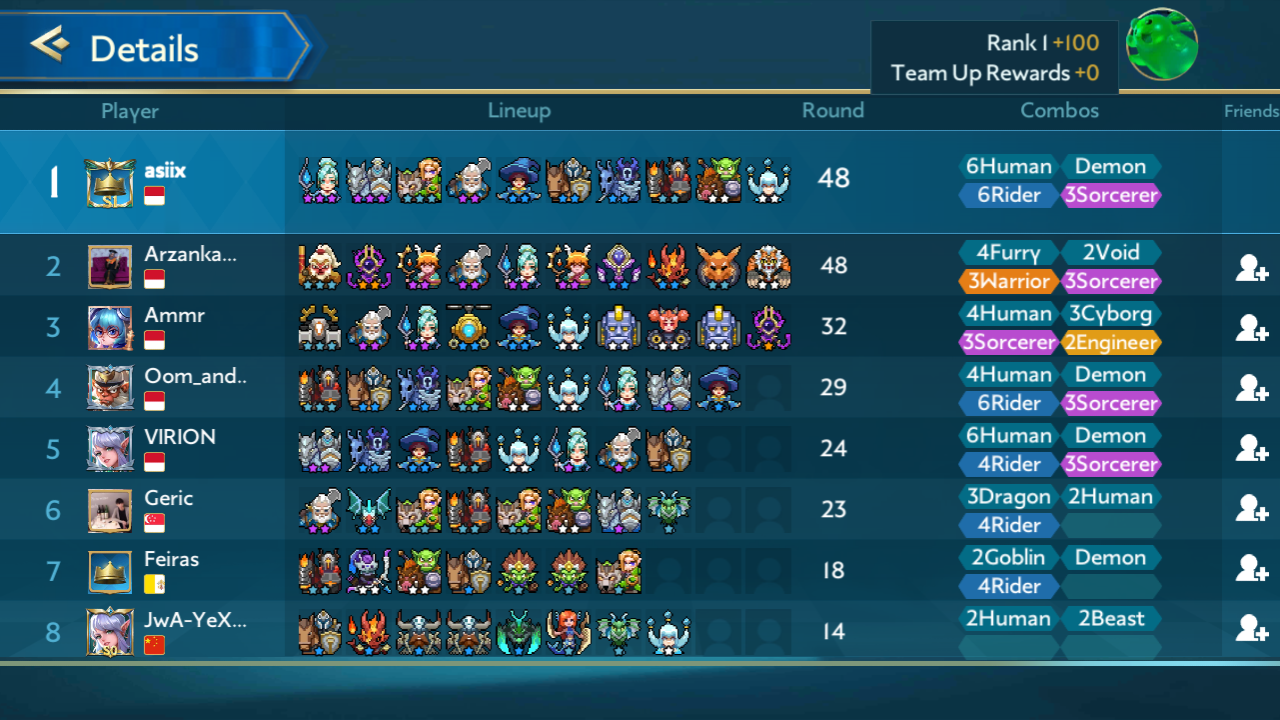The image size is (1280, 720).
Task: Go back using the Details arrow
Action: coord(50,45)
